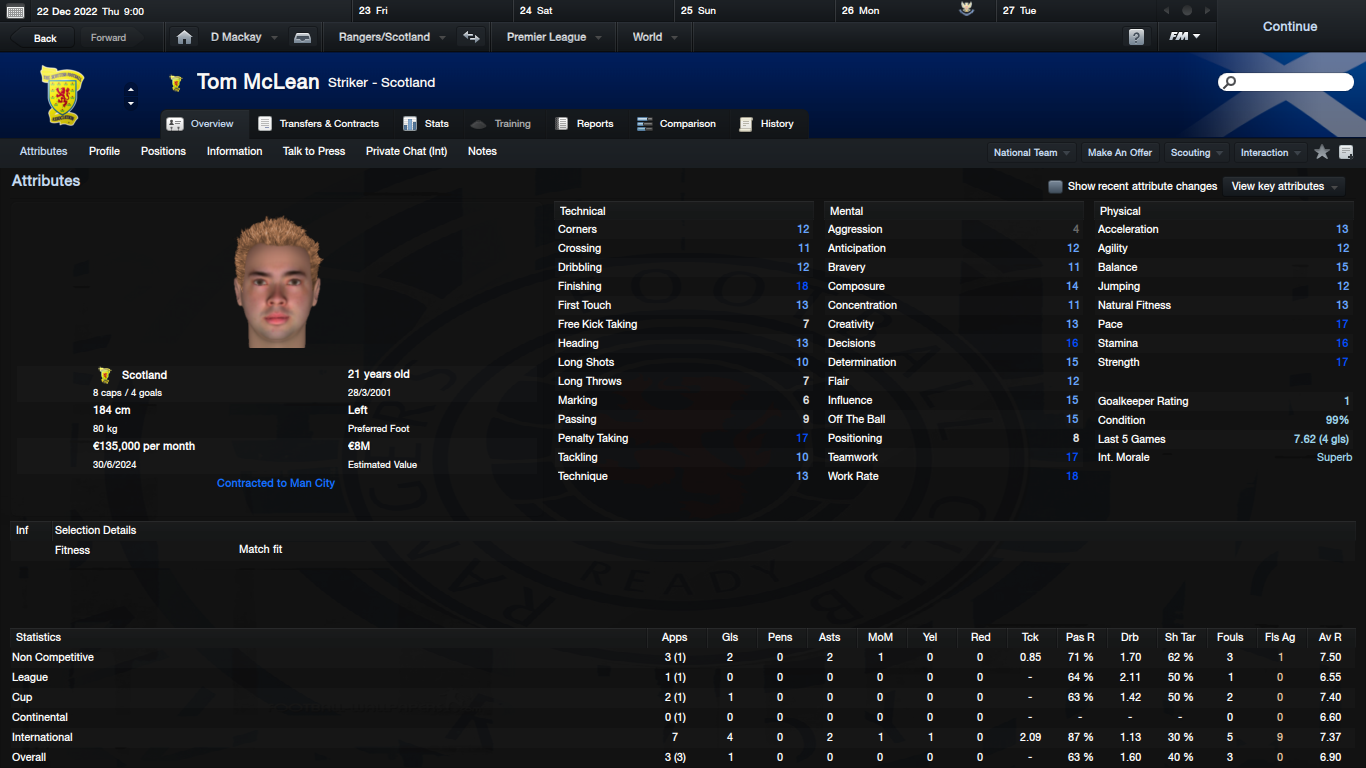Open the World menu dropdown
This screenshot has width=1366, height=768.
(x=654, y=37)
